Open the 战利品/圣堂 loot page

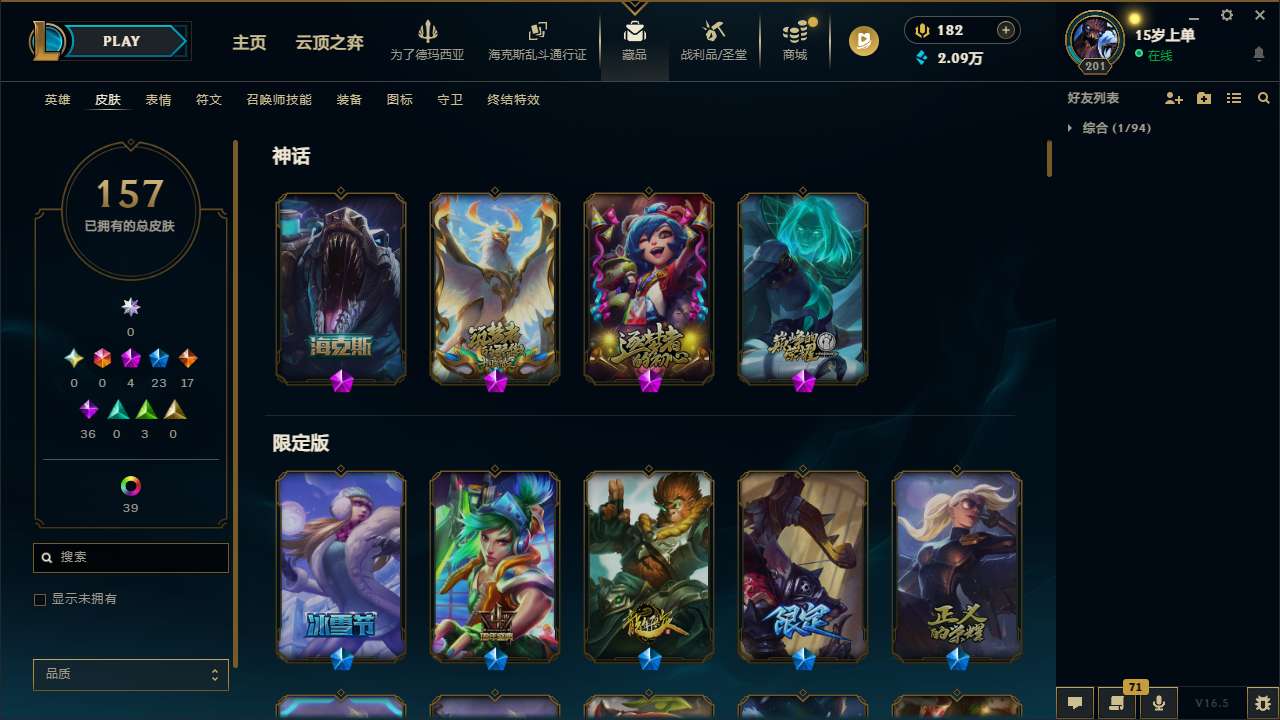(x=713, y=42)
